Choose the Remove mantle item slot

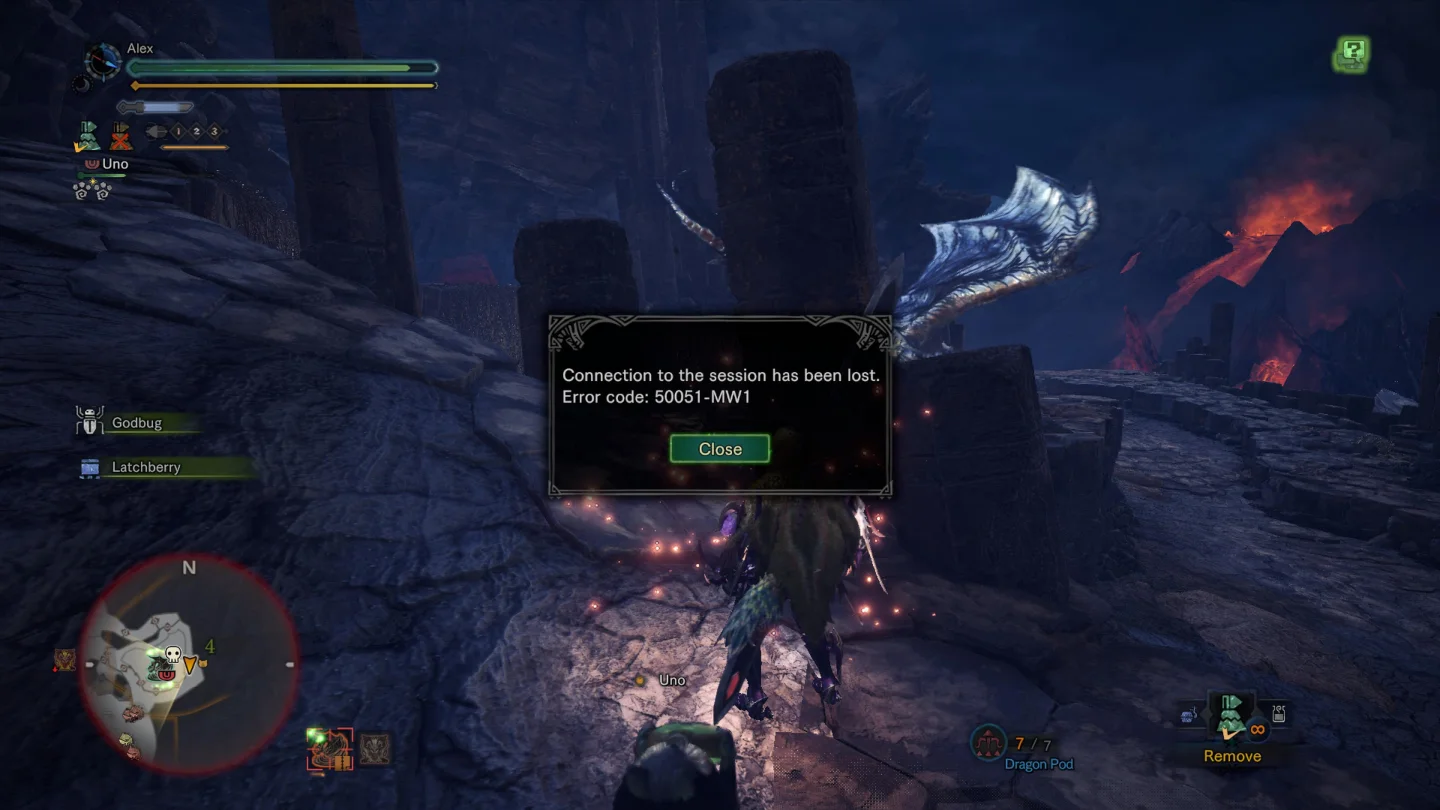coord(1232,719)
